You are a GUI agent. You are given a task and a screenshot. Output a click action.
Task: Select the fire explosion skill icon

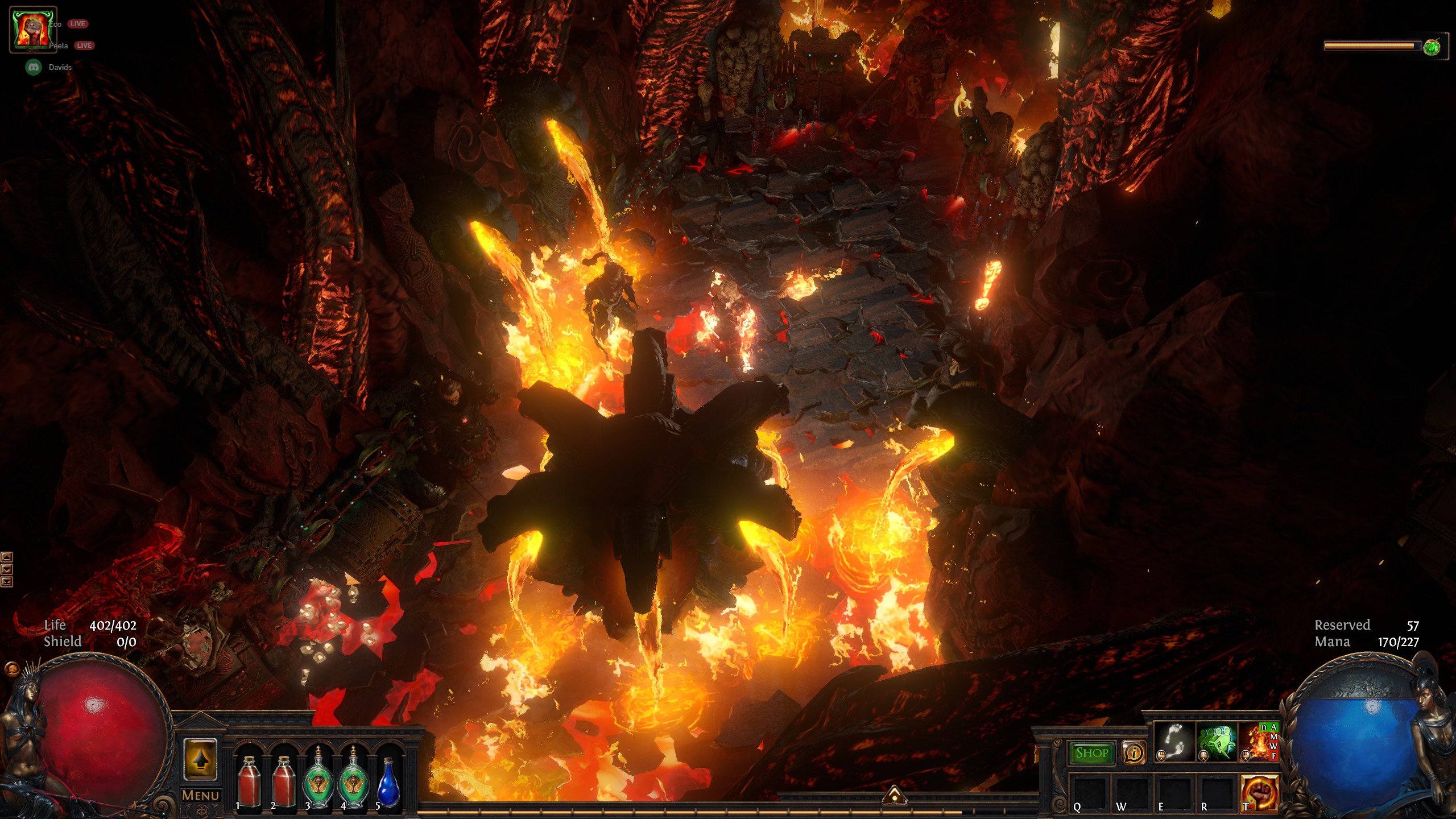pos(1258,742)
